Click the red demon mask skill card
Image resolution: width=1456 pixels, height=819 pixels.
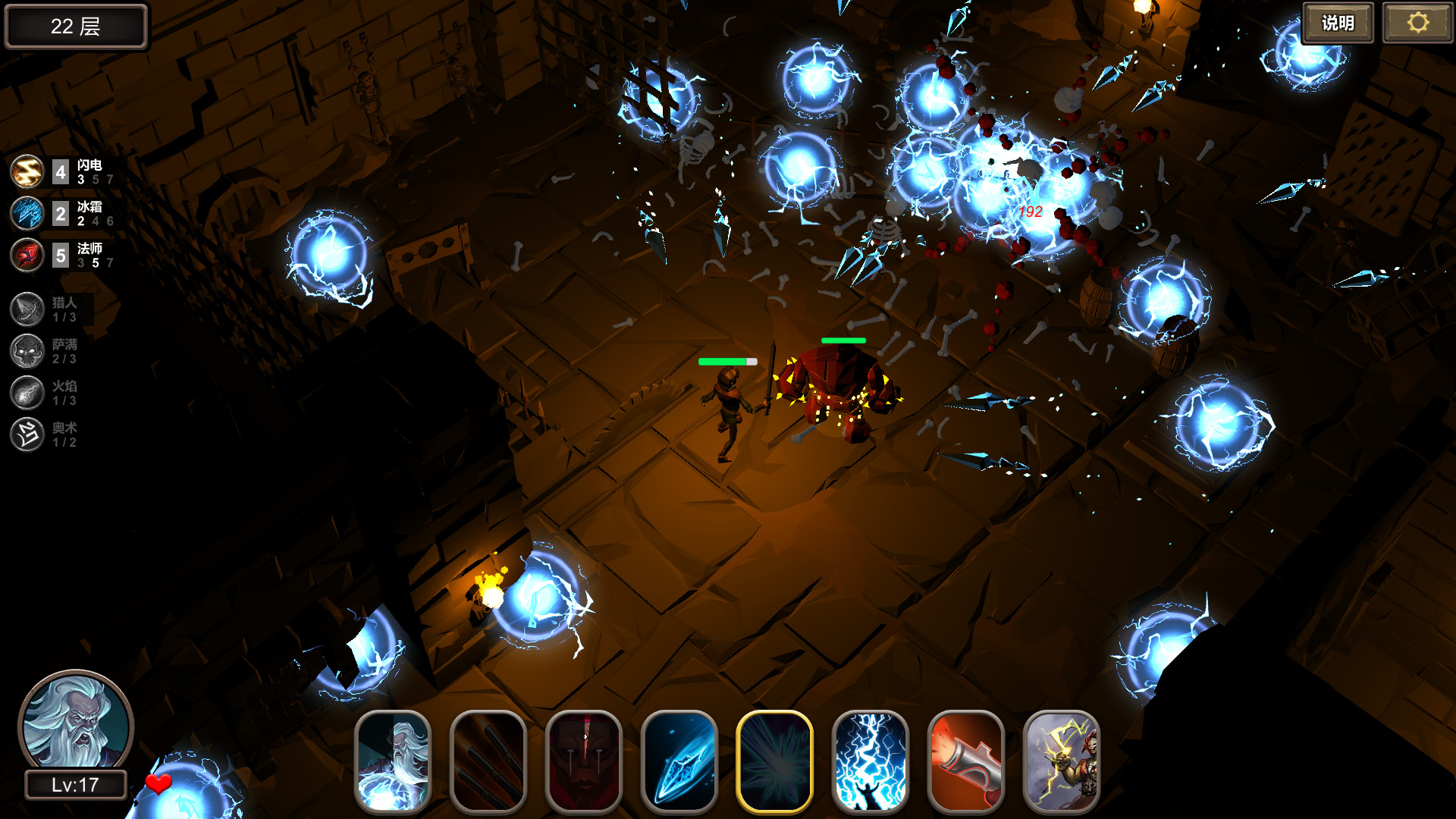point(583,761)
